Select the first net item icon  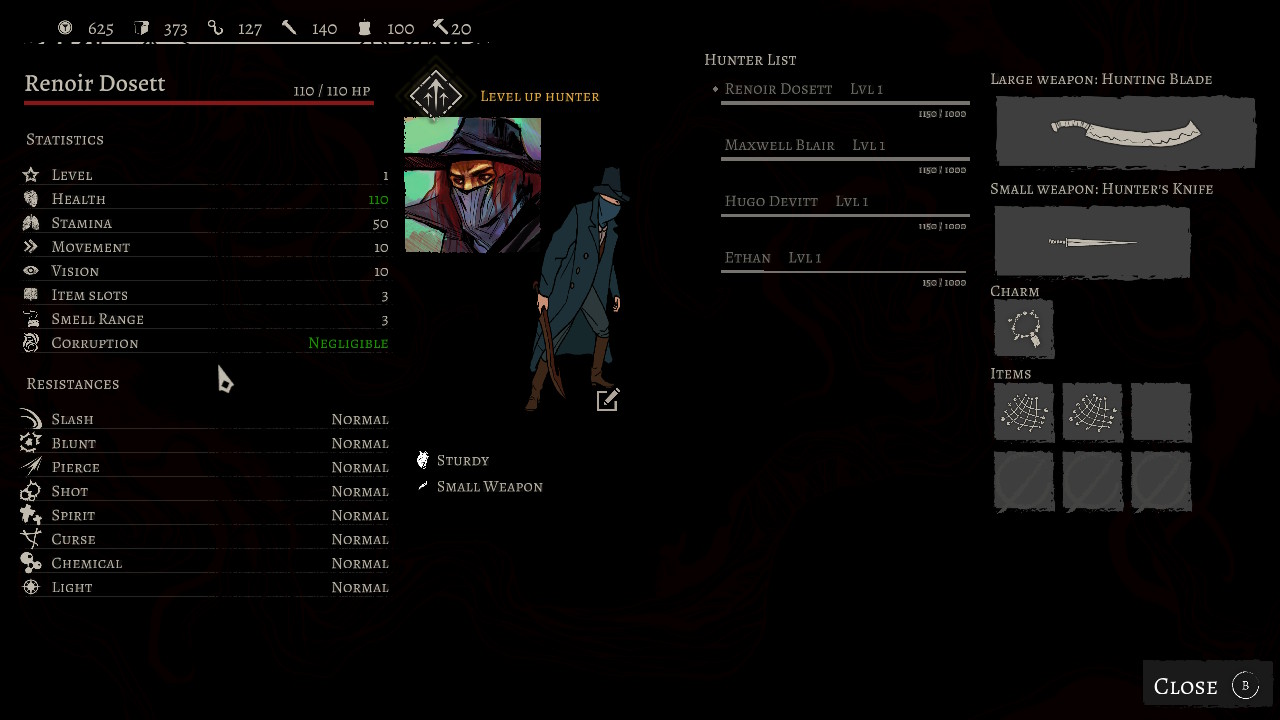click(1022, 412)
